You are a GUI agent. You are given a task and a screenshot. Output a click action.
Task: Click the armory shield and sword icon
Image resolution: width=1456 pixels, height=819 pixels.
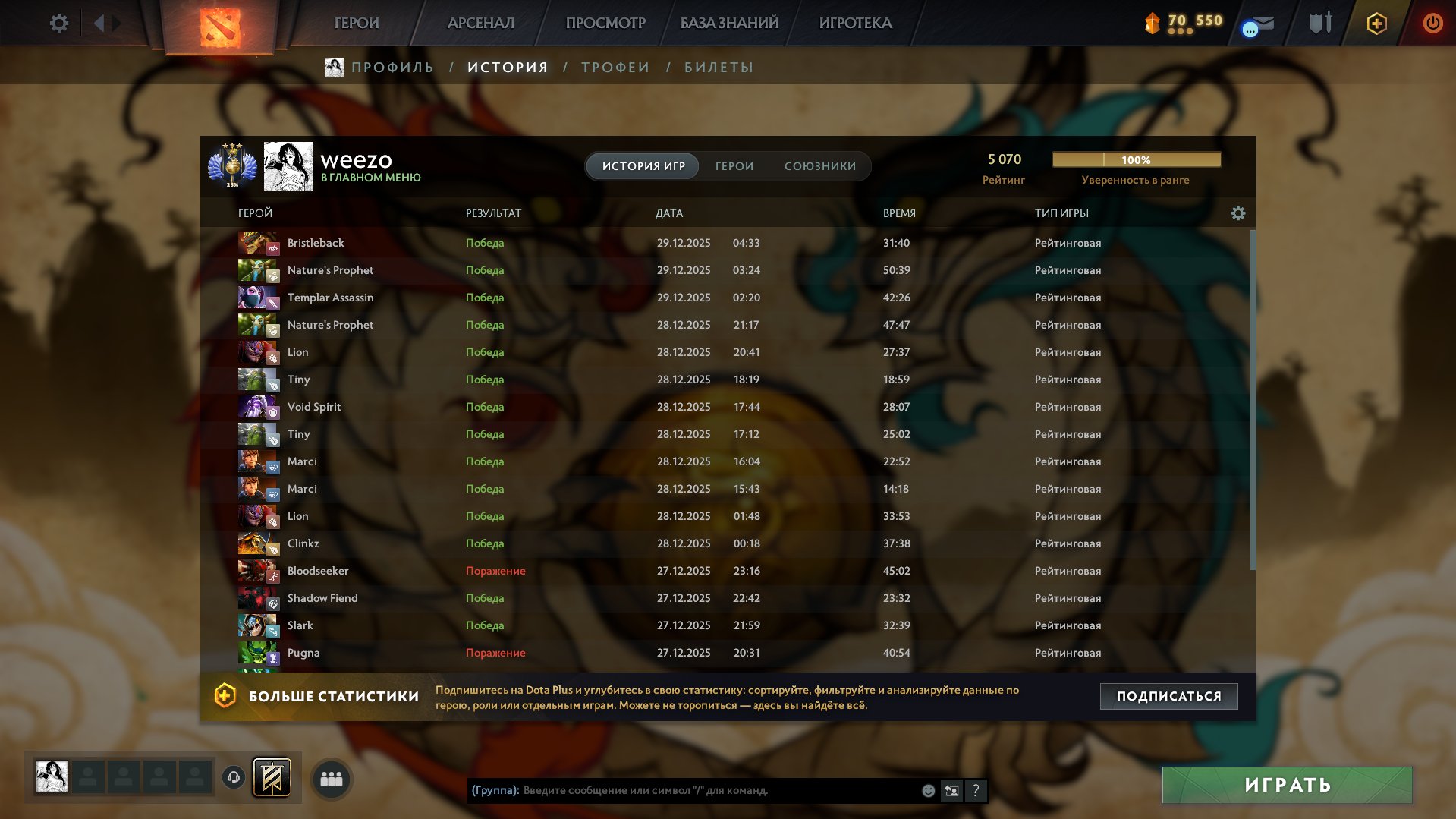click(1320, 24)
